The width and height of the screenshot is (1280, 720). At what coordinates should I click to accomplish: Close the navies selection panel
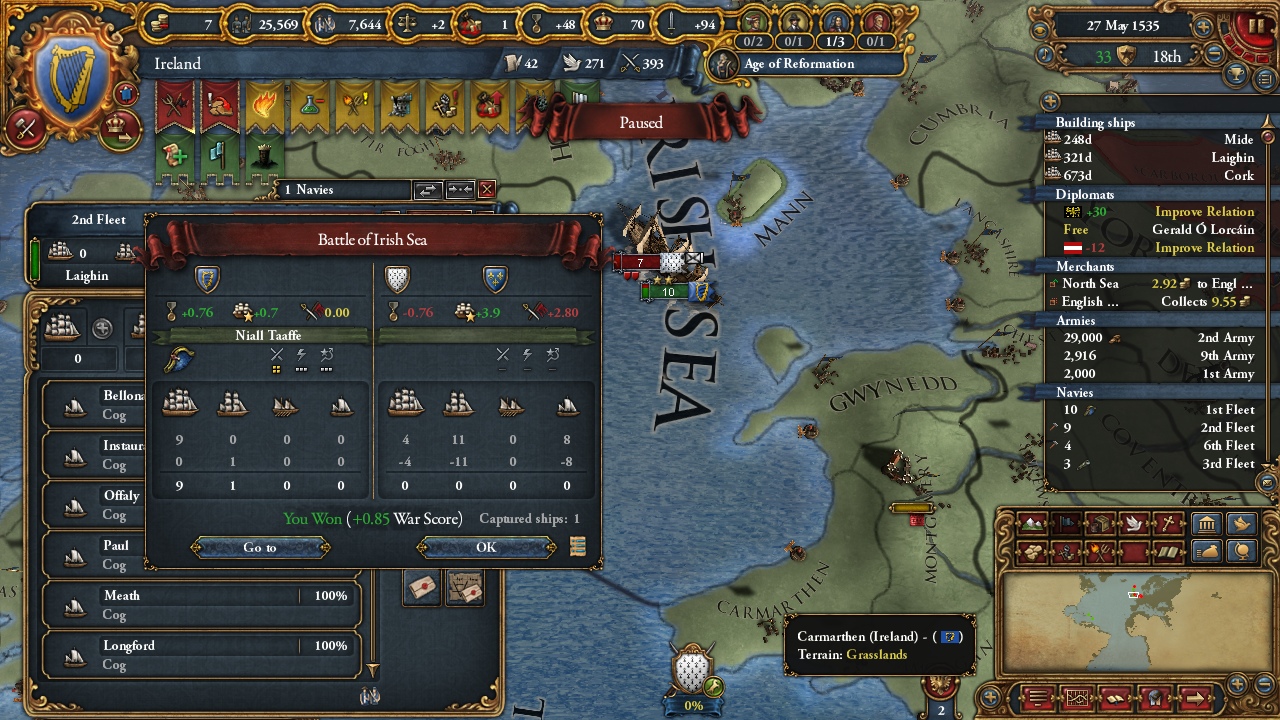[487, 189]
